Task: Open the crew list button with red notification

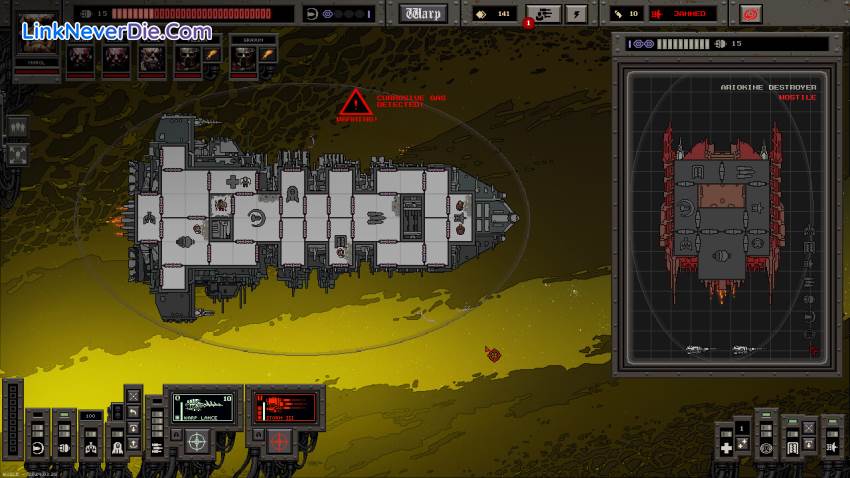Action: point(543,14)
